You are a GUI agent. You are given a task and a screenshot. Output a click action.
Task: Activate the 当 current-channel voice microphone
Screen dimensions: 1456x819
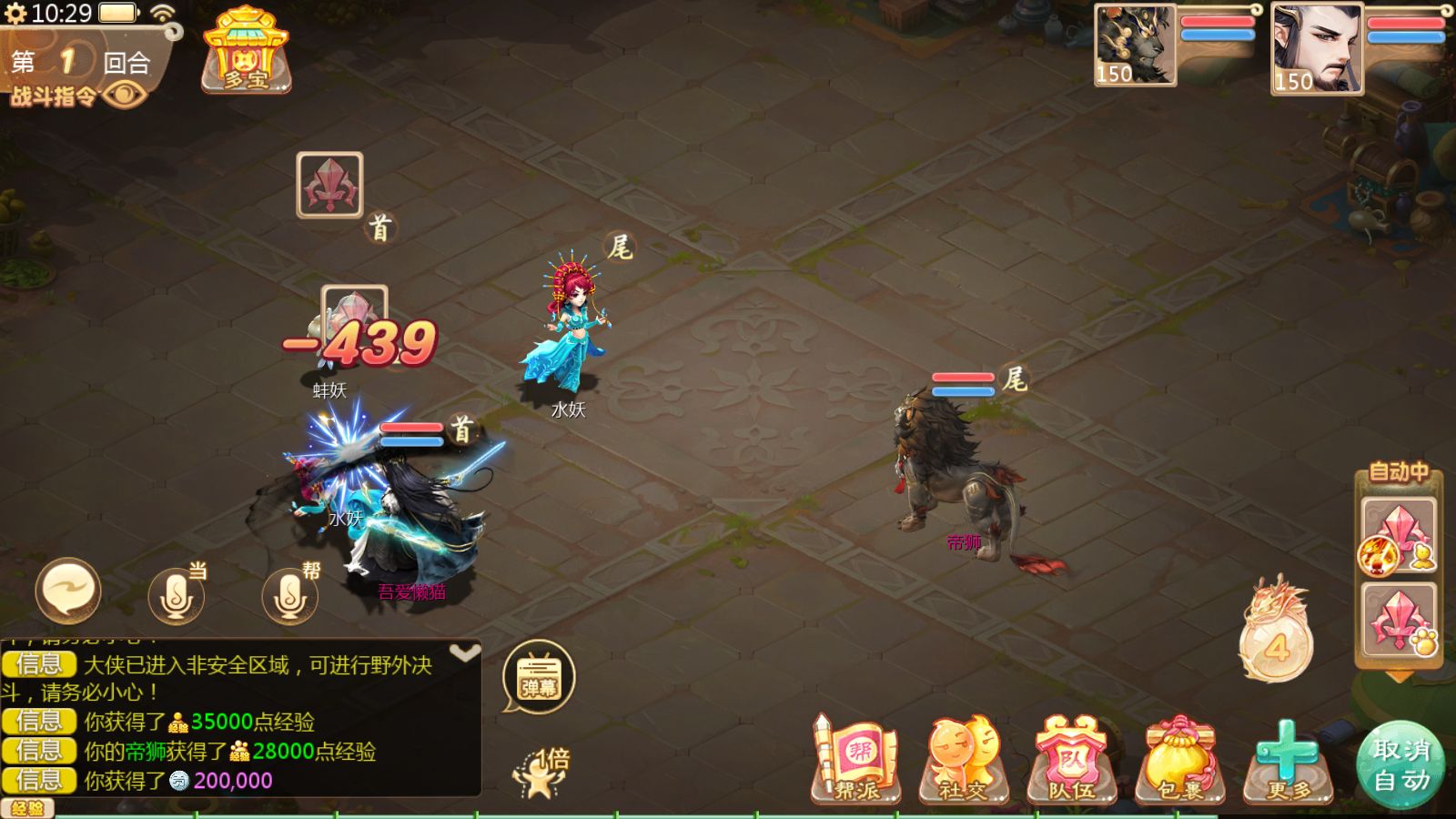point(177,595)
